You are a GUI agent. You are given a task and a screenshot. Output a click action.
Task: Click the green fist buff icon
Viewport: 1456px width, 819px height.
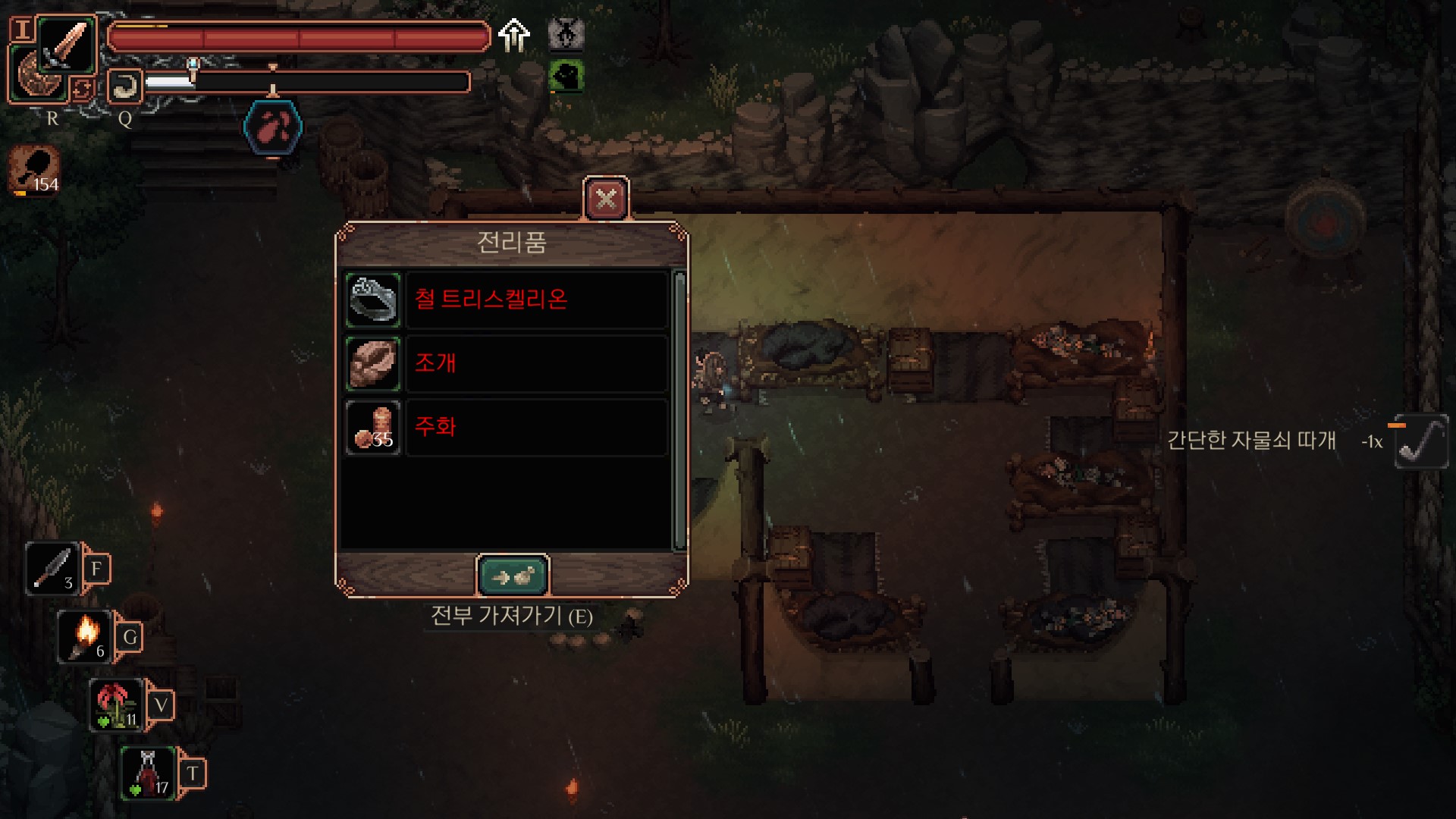point(566,76)
